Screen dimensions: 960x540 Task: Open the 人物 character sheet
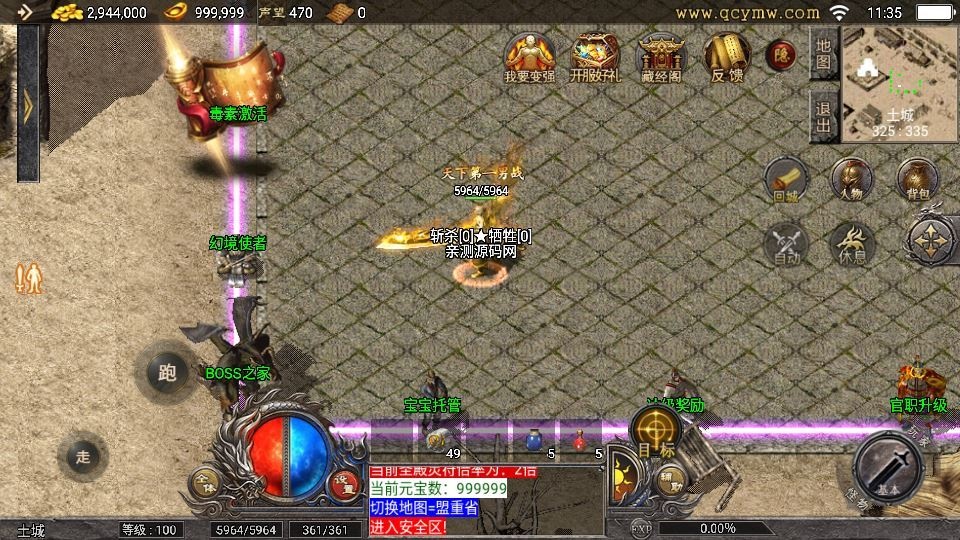point(852,180)
